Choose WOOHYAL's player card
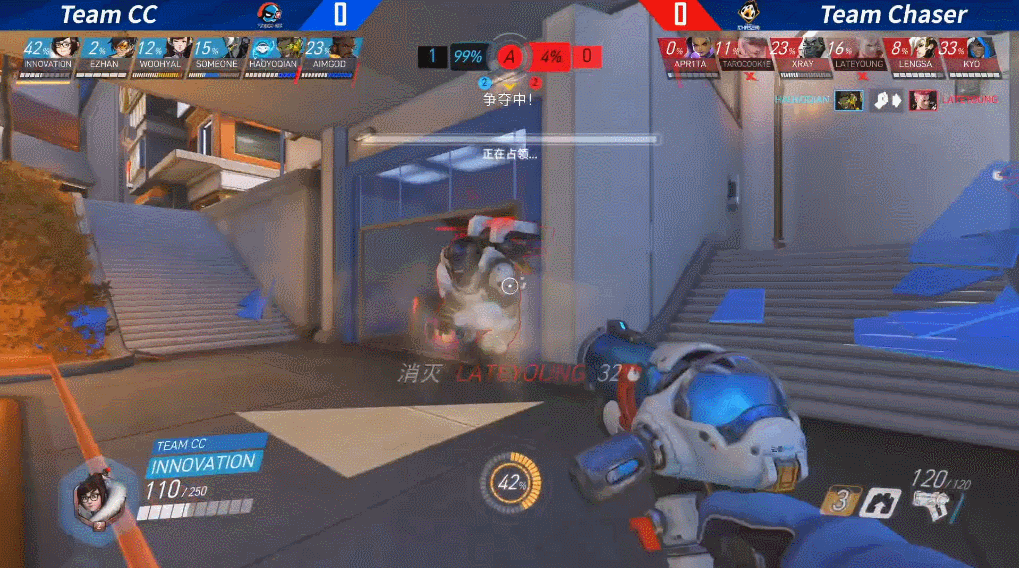 pos(160,52)
